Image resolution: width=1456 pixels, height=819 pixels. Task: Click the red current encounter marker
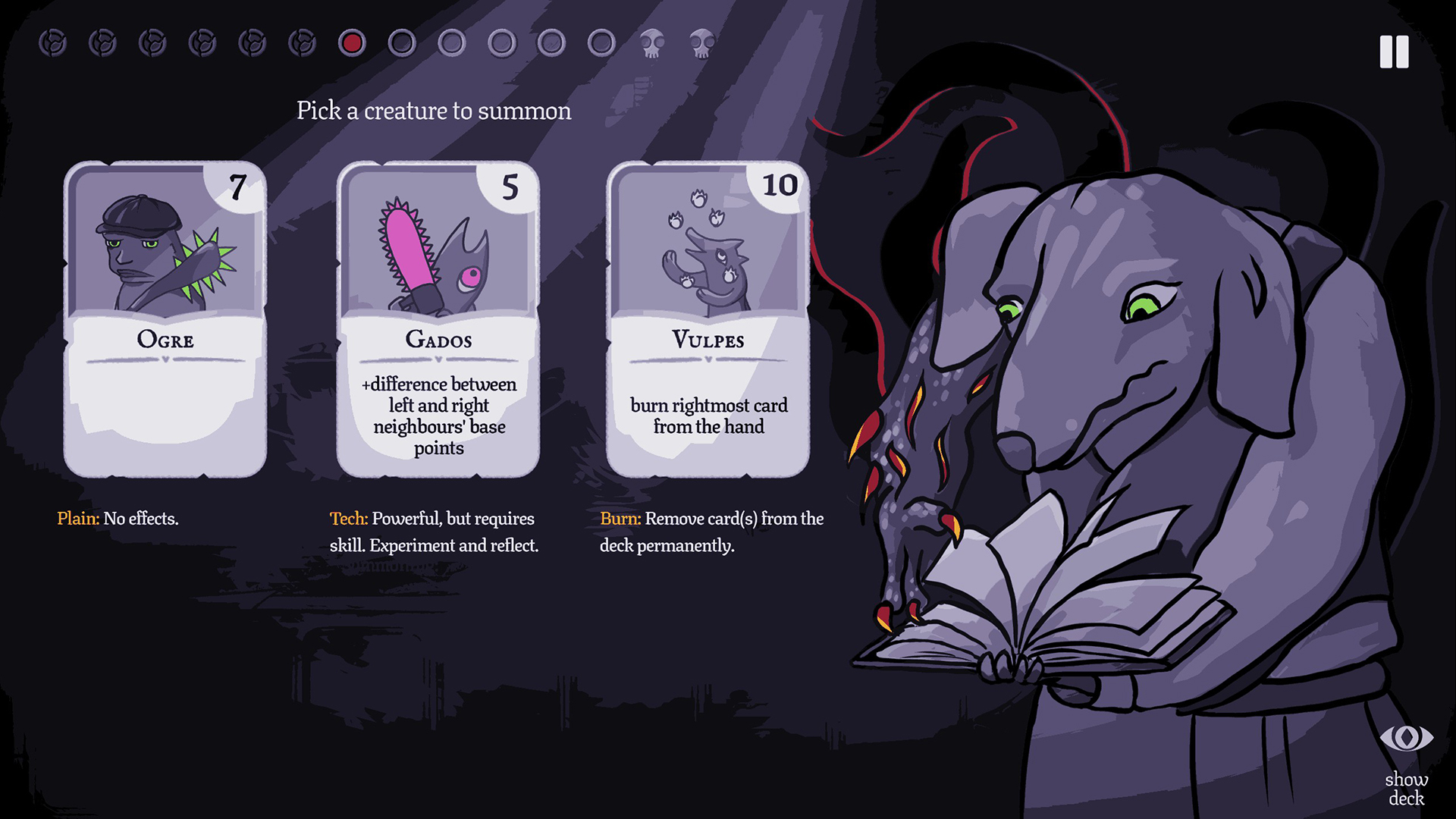(351, 43)
